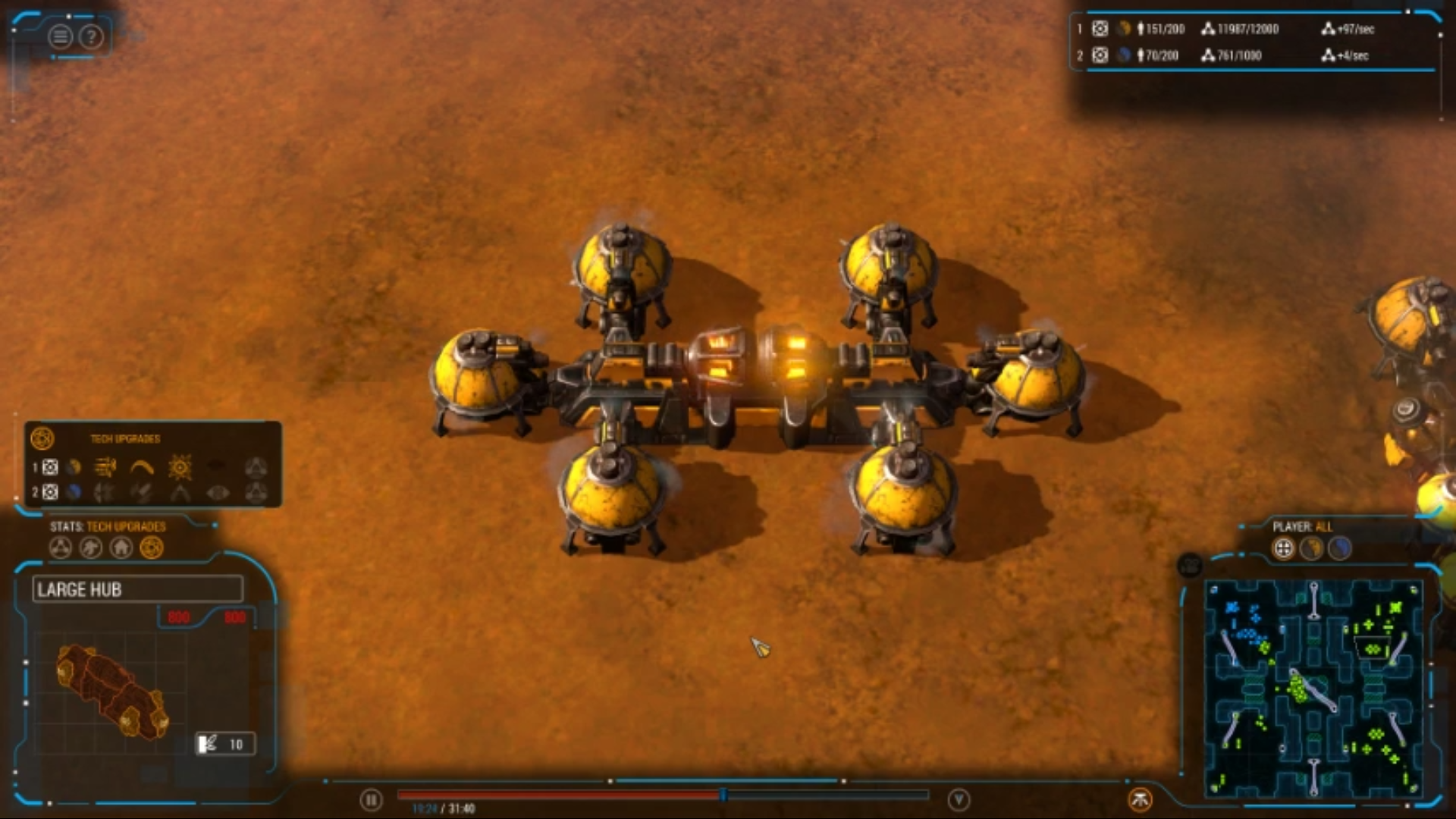Click player 1's sun-shaped tech upgrade icon
Image resolution: width=1456 pixels, height=819 pixels.
pos(180,467)
